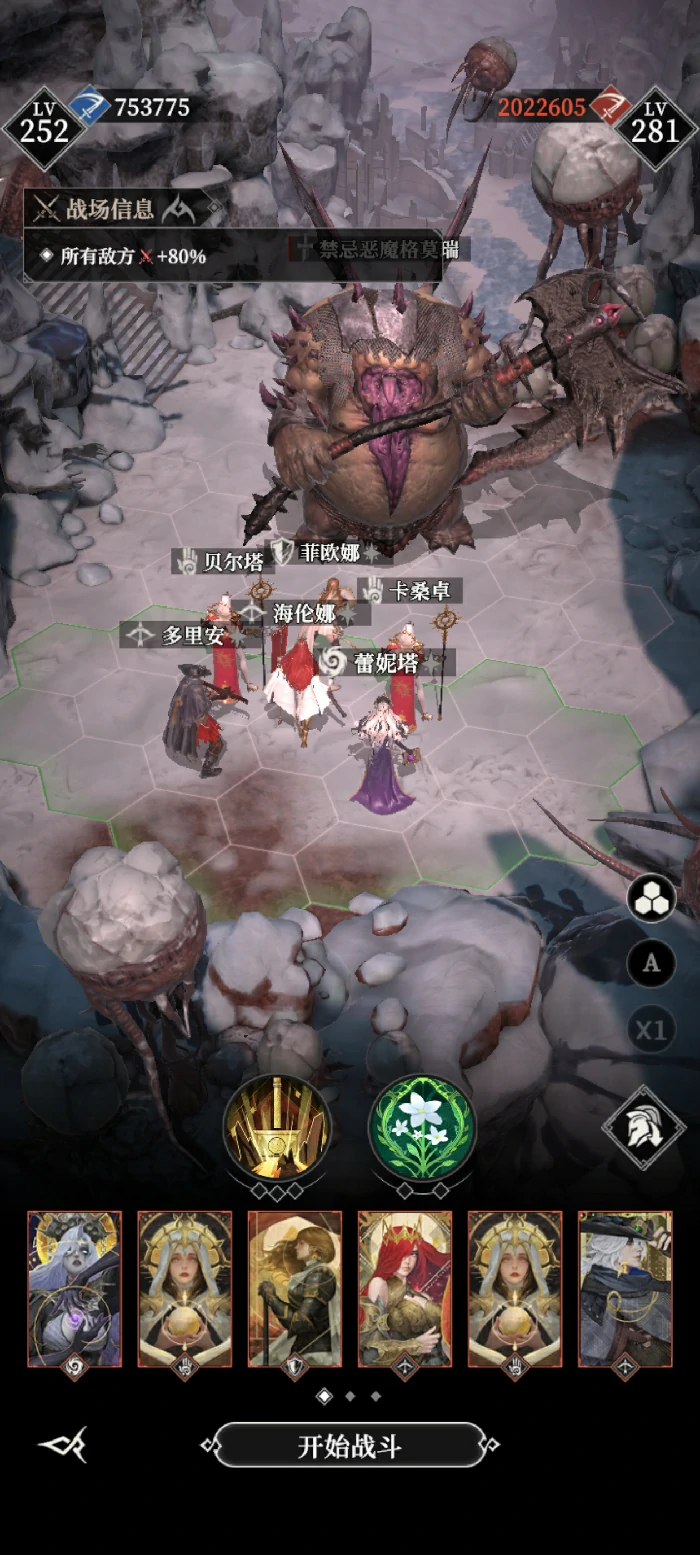700x1555 pixels.
Task: Go back using the bottom-left arrow icon
Action: tap(62, 1445)
